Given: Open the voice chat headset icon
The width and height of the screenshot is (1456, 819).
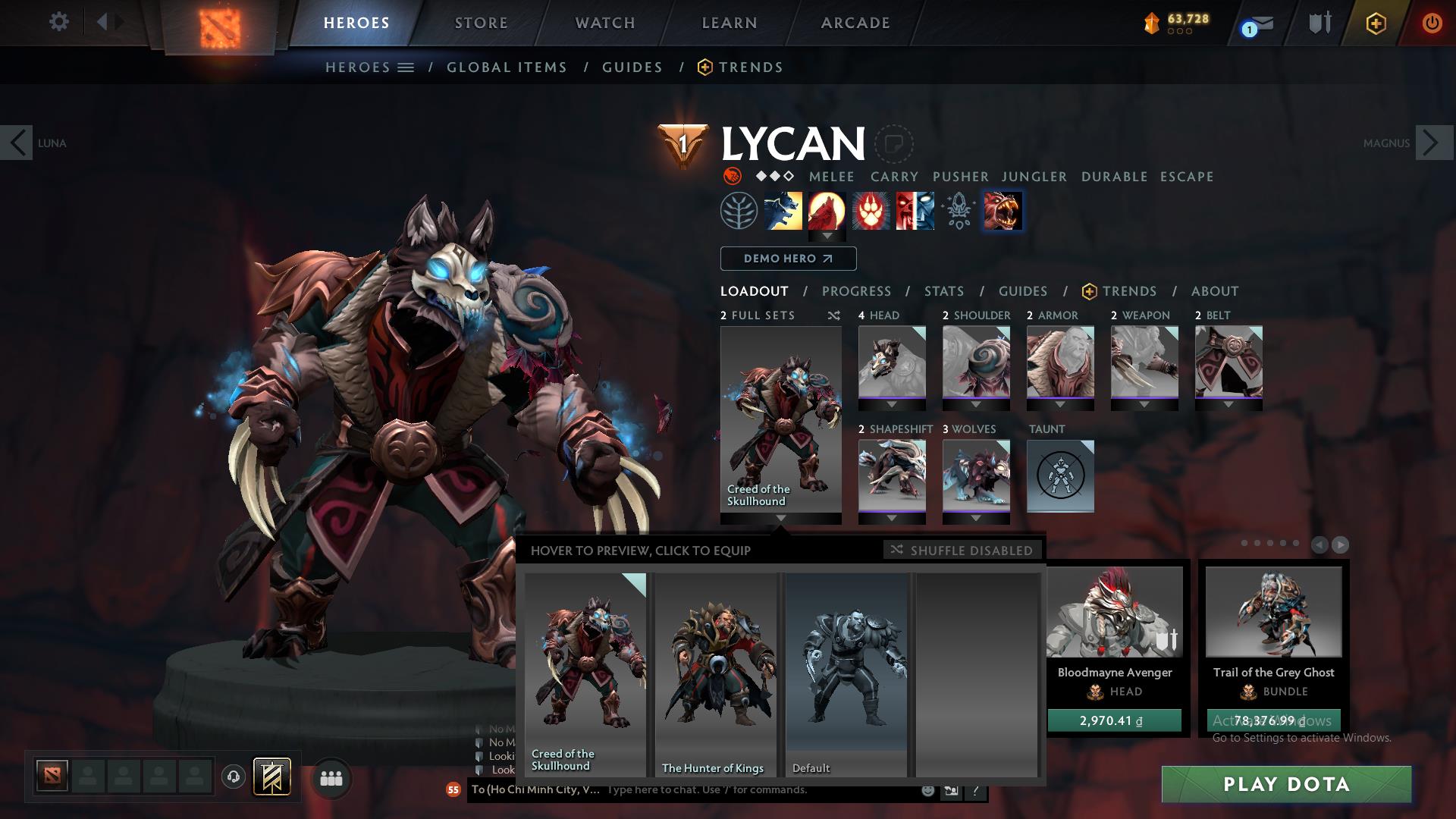Looking at the screenshot, I should click(x=233, y=776).
